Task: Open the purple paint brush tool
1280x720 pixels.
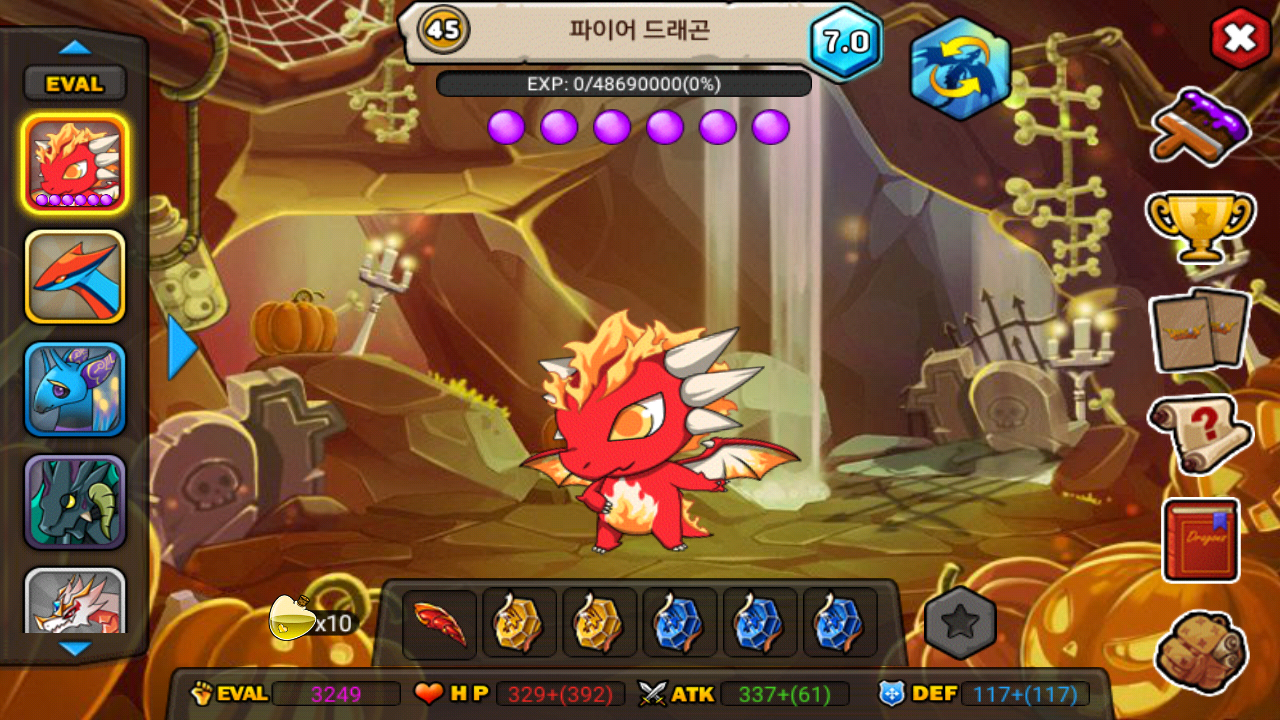Action: coord(1200,126)
